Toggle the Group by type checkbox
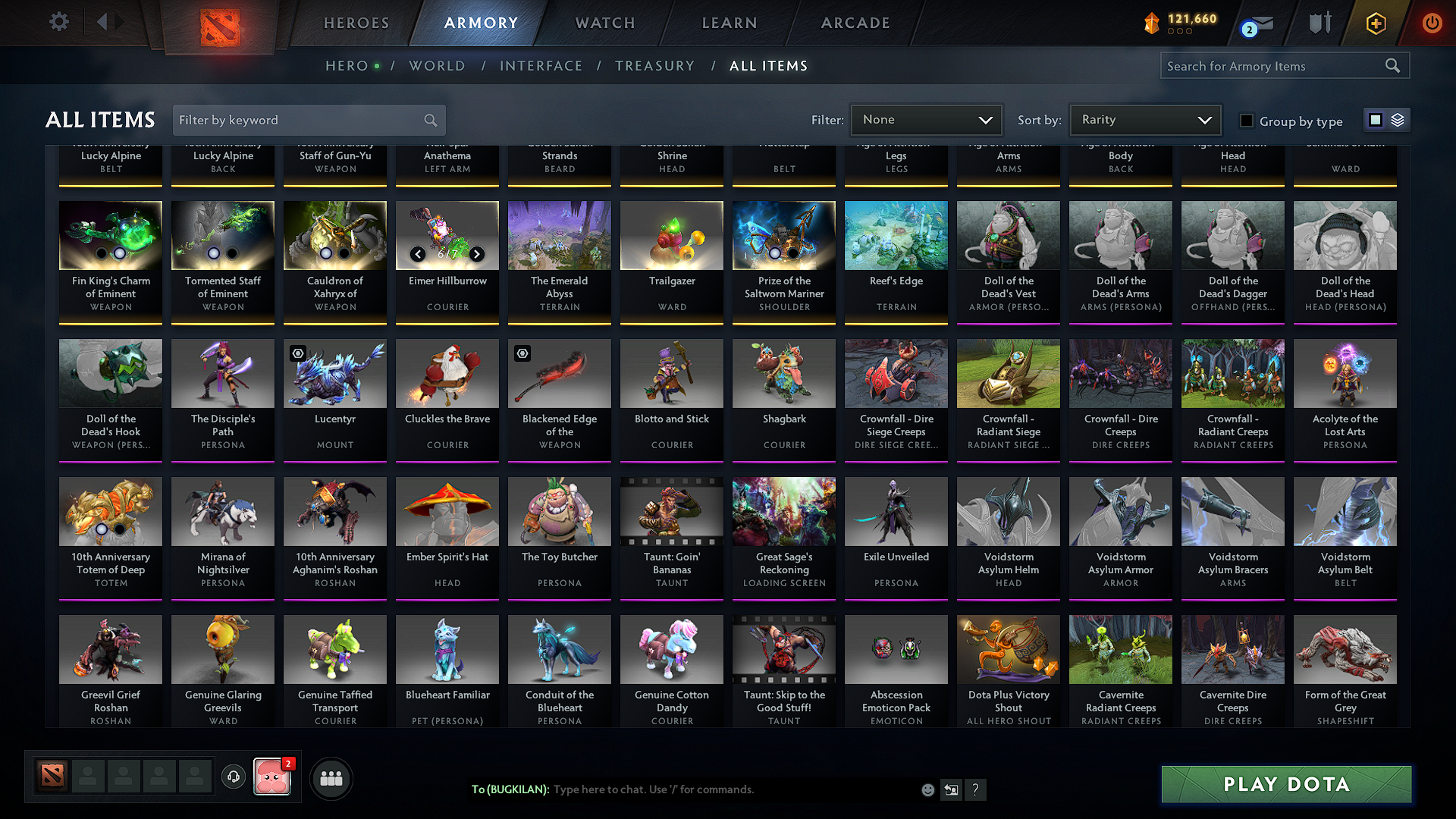The height and width of the screenshot is (819, 1456). [x=1246, y=120]
